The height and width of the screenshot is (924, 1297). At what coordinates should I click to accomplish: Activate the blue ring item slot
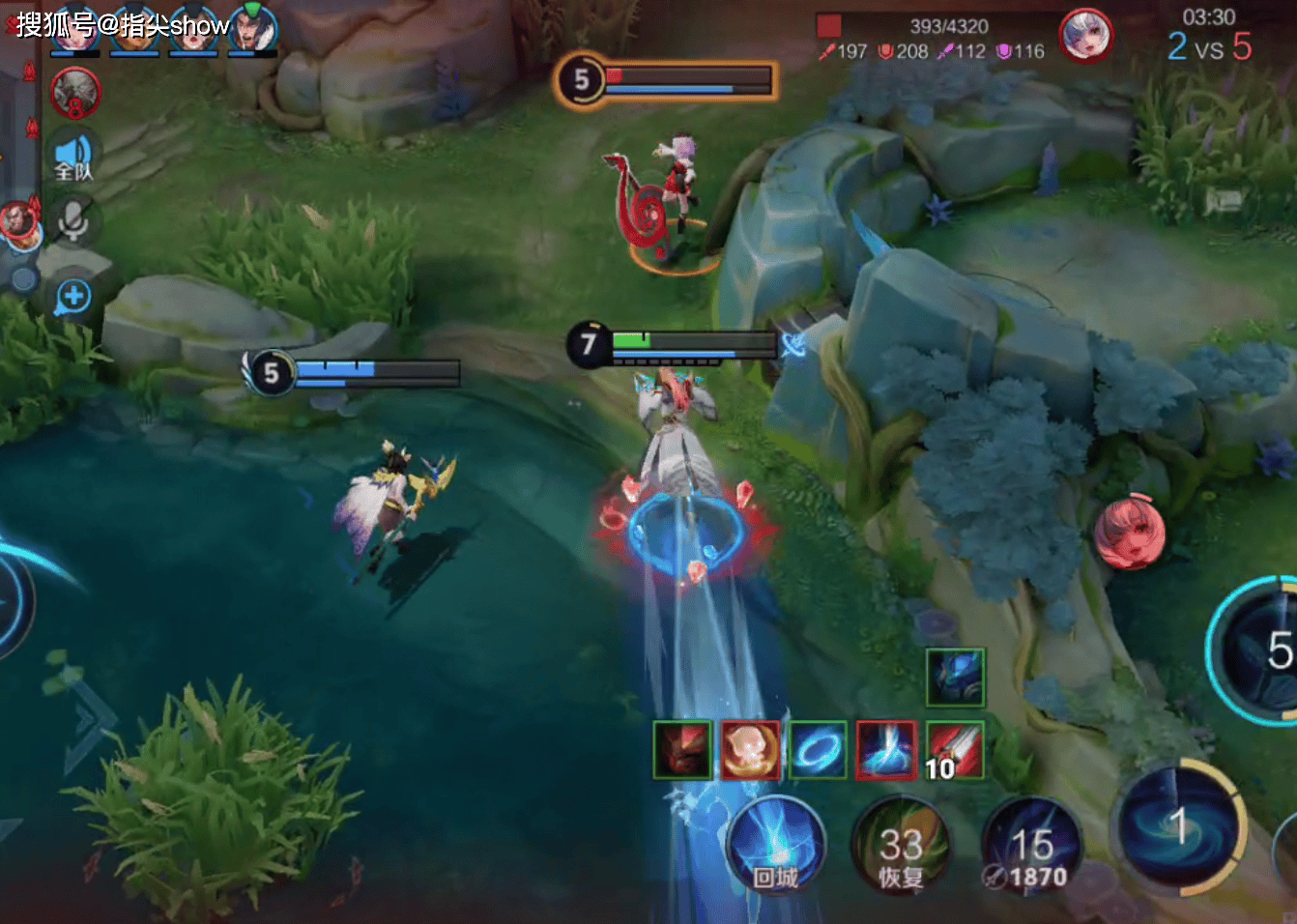click(x=818, y=749)
